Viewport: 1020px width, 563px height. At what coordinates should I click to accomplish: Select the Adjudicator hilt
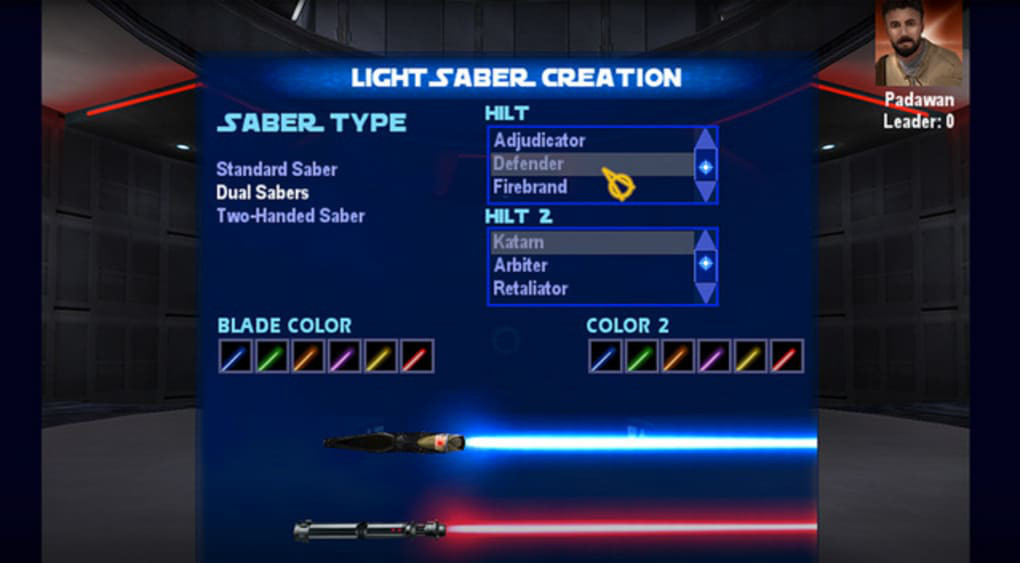tap(539, 141)
